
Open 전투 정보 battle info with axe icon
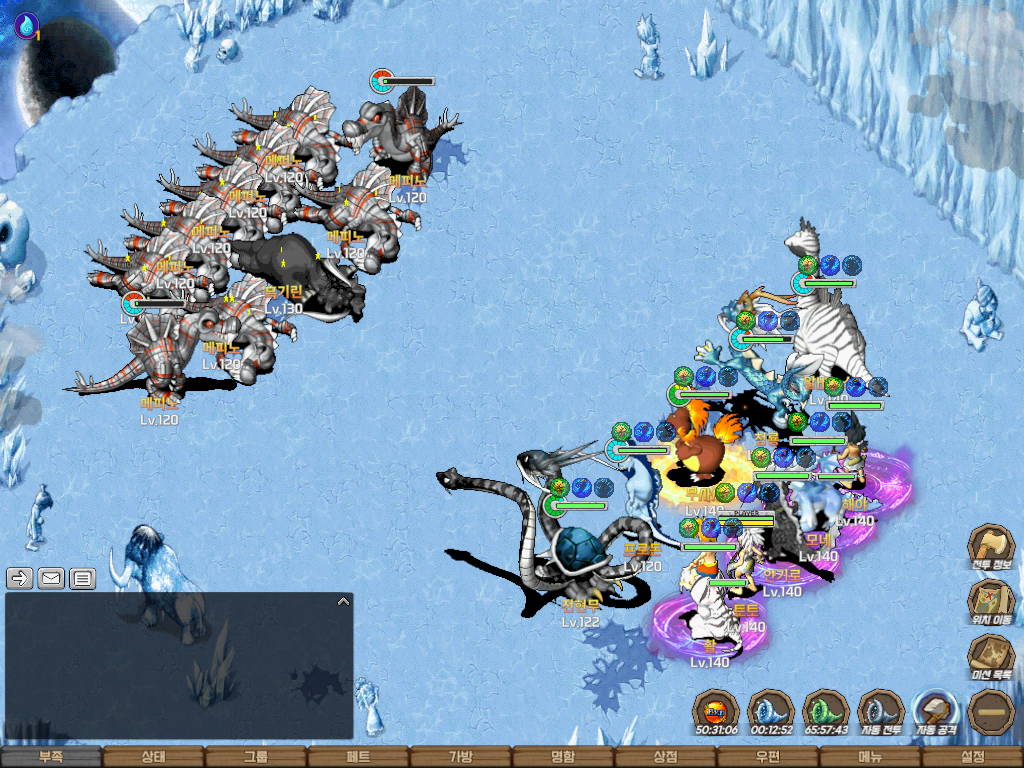pyautogui.click(x=991, y=548)
